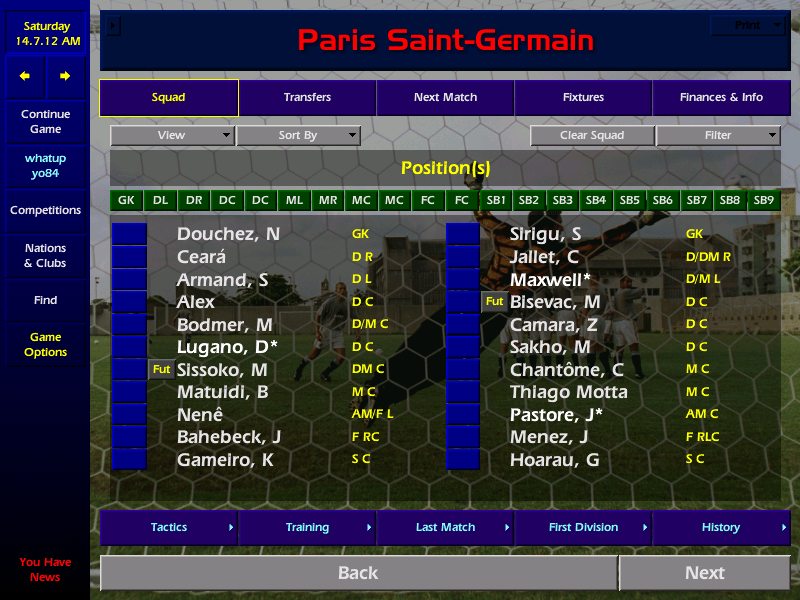Open the Tactics menu
Screen dimensions: 800x600
(169, 527)
